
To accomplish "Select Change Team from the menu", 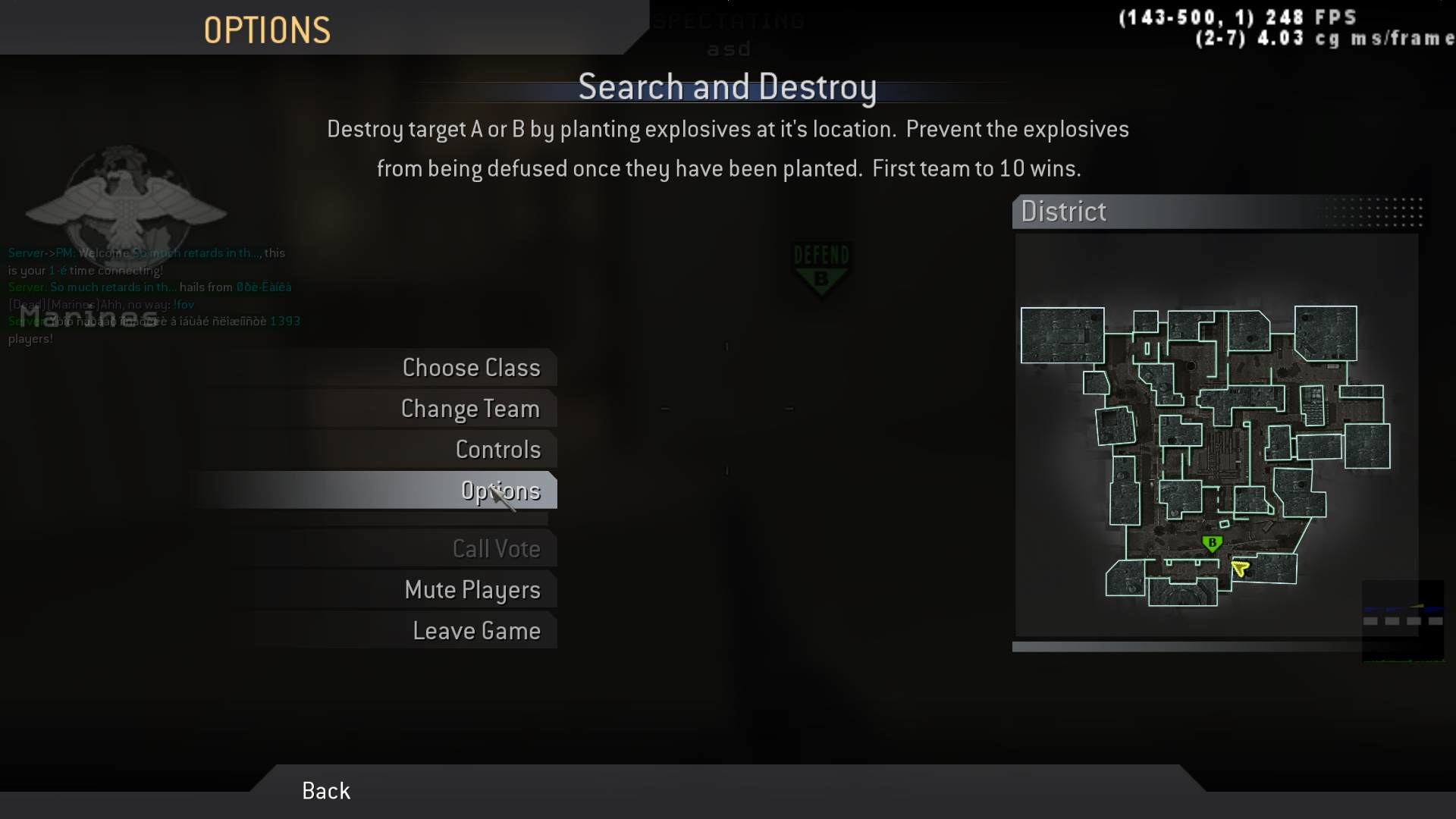I will tap(470, 409).
